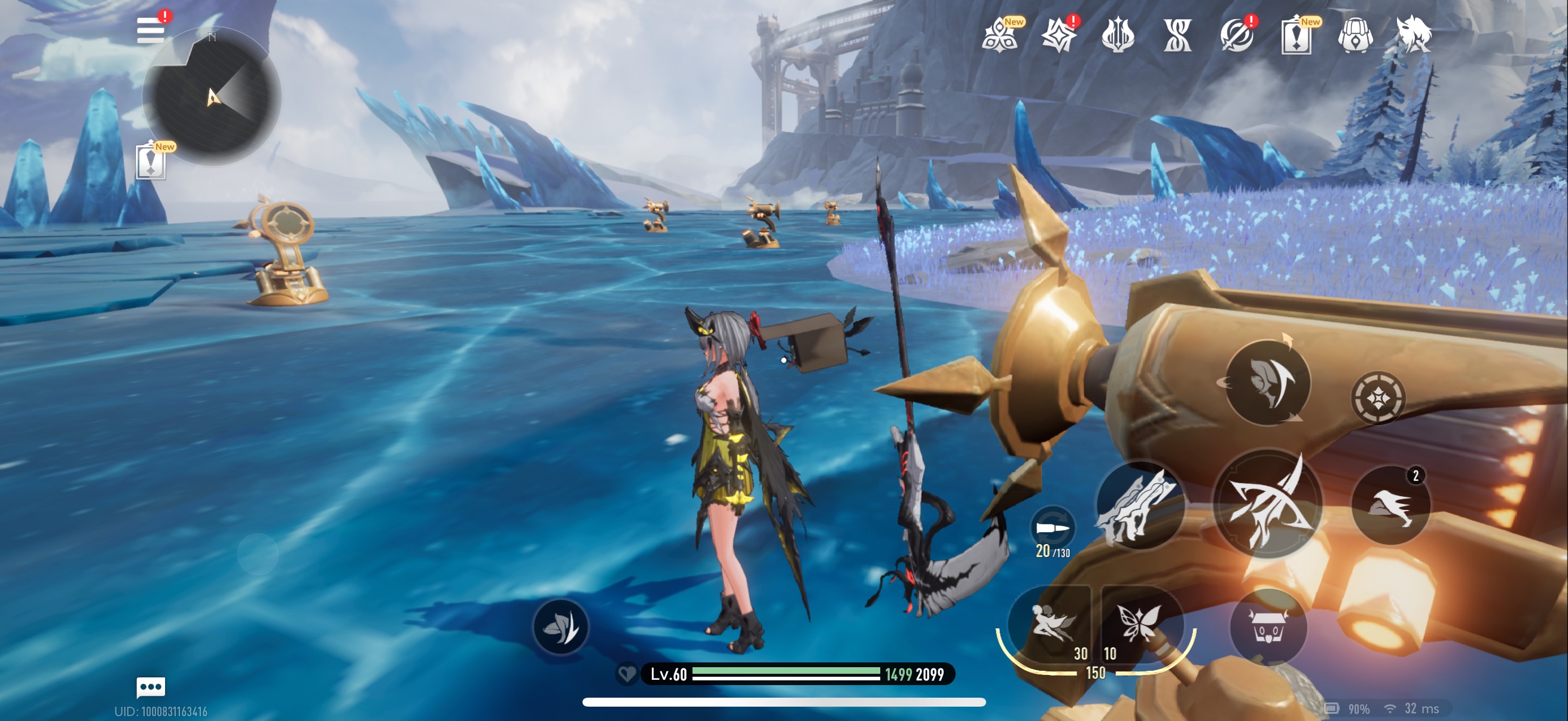Open the trident crest menu icon
The image size is (1568, 721).
coord(1118,35)
